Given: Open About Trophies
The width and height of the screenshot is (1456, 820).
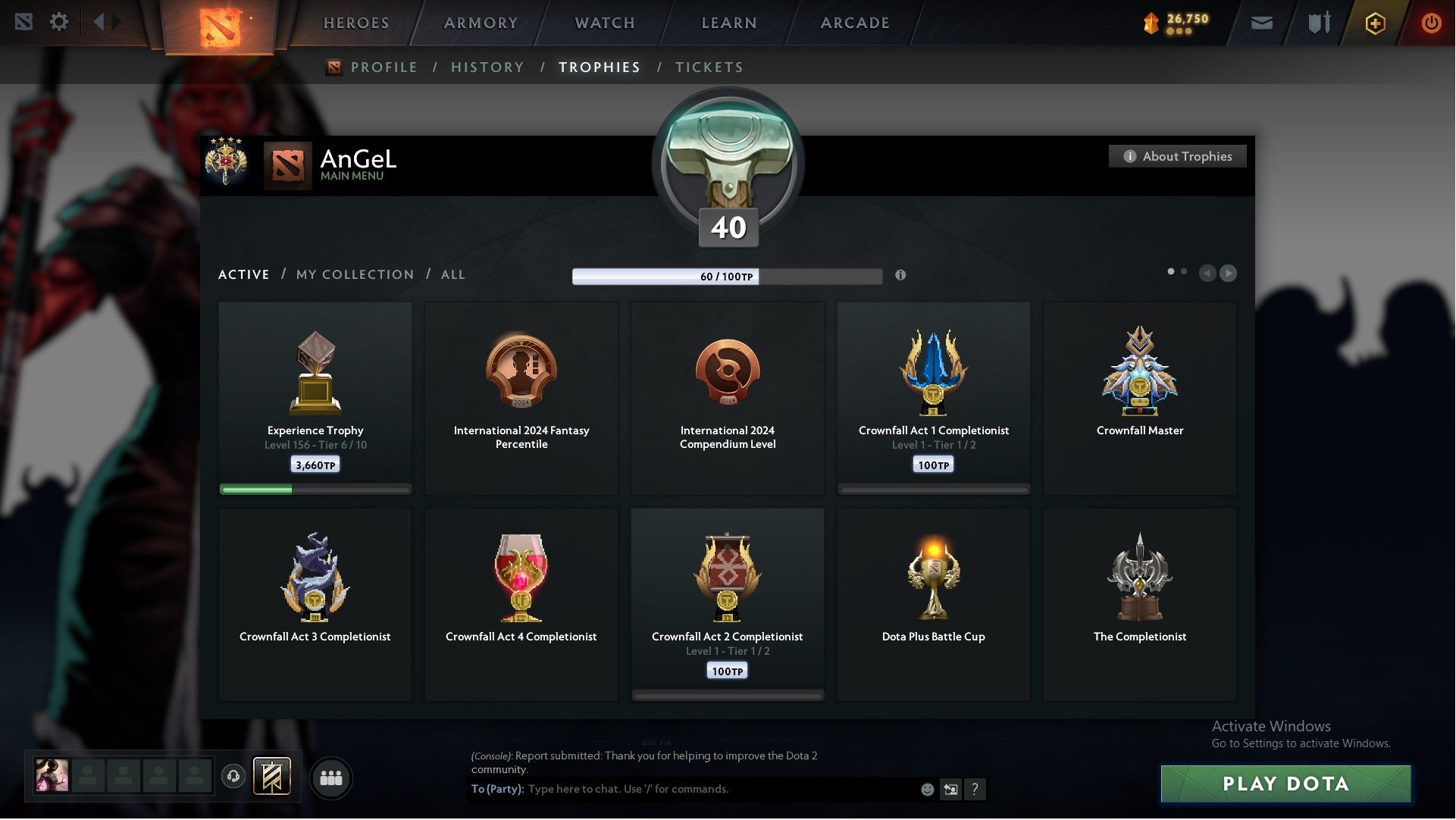Looking at the screenshot, I should [x=1177, y=156].
